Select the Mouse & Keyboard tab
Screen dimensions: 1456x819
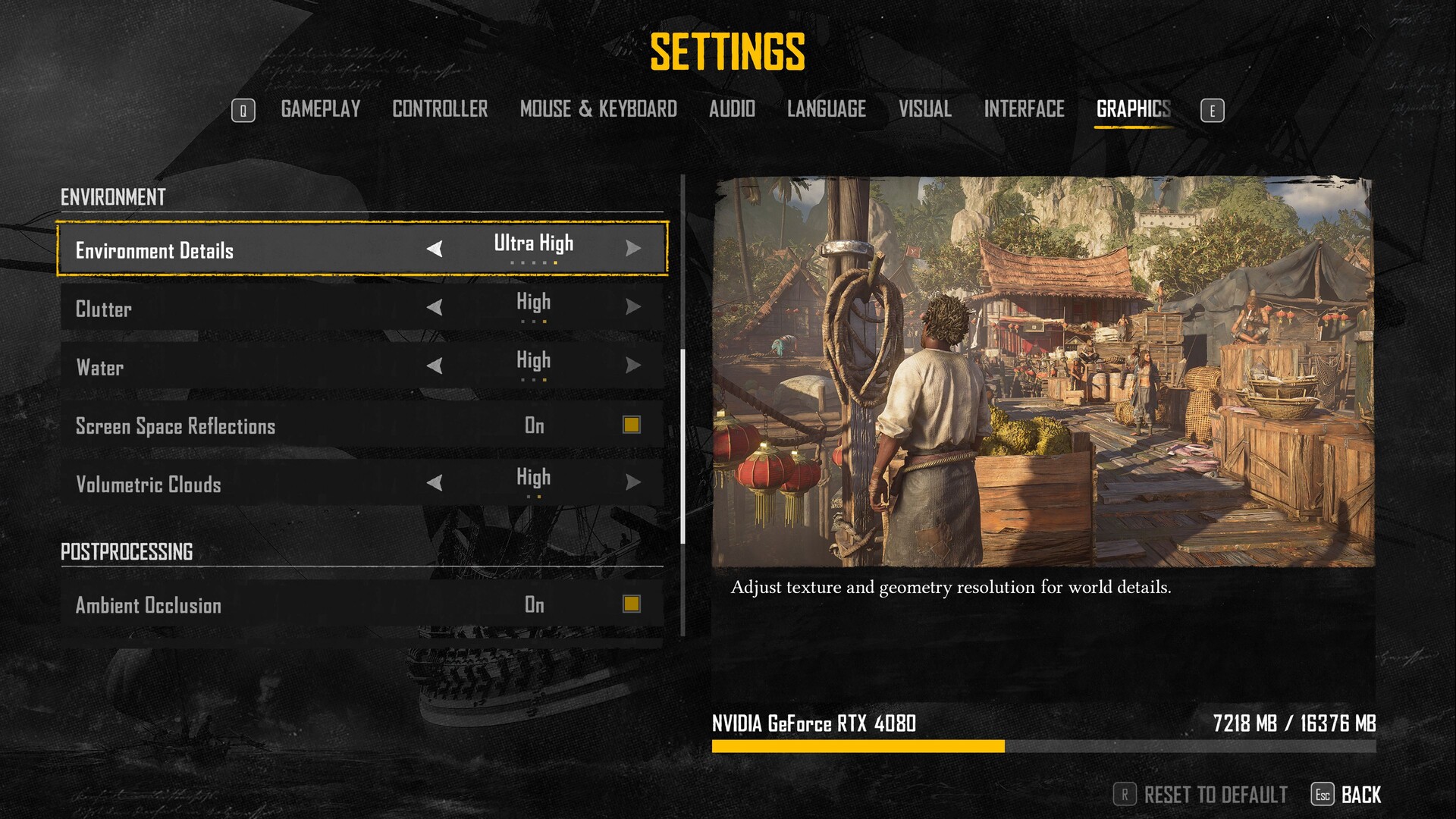click(x=598, y=109)
